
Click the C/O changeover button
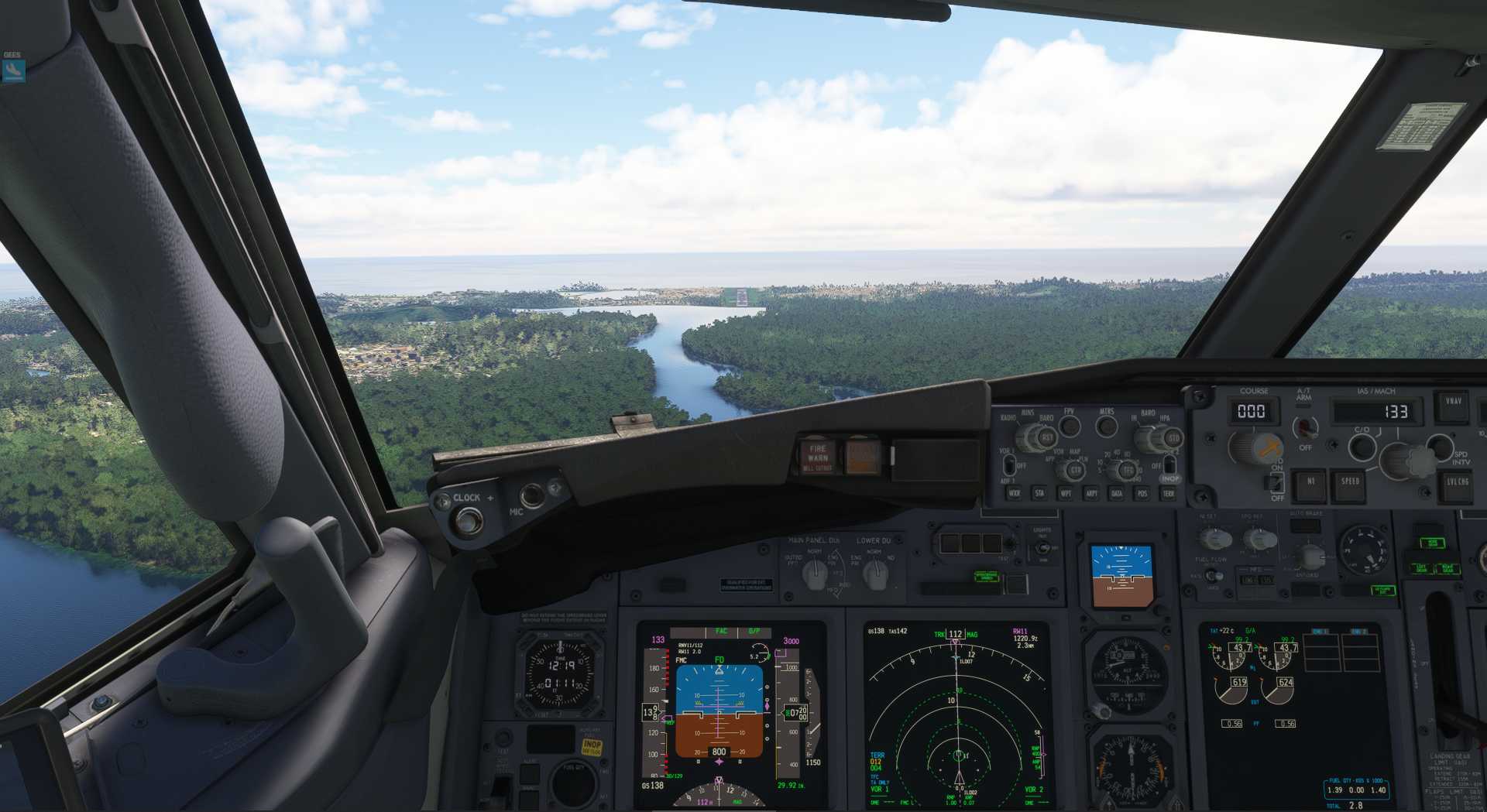[x=1362, y=447]
